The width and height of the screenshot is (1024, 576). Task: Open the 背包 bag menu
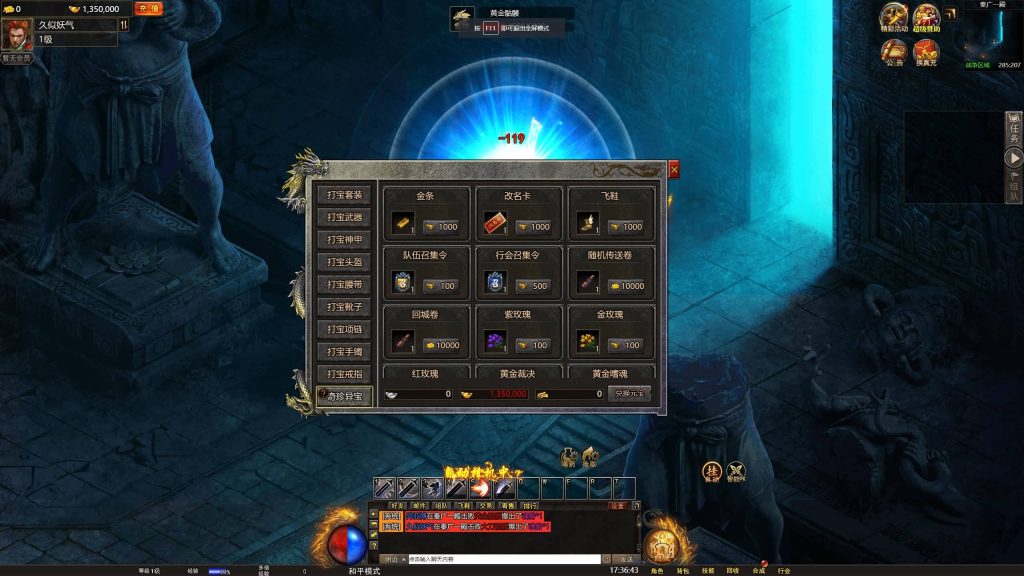click(683, 571)
